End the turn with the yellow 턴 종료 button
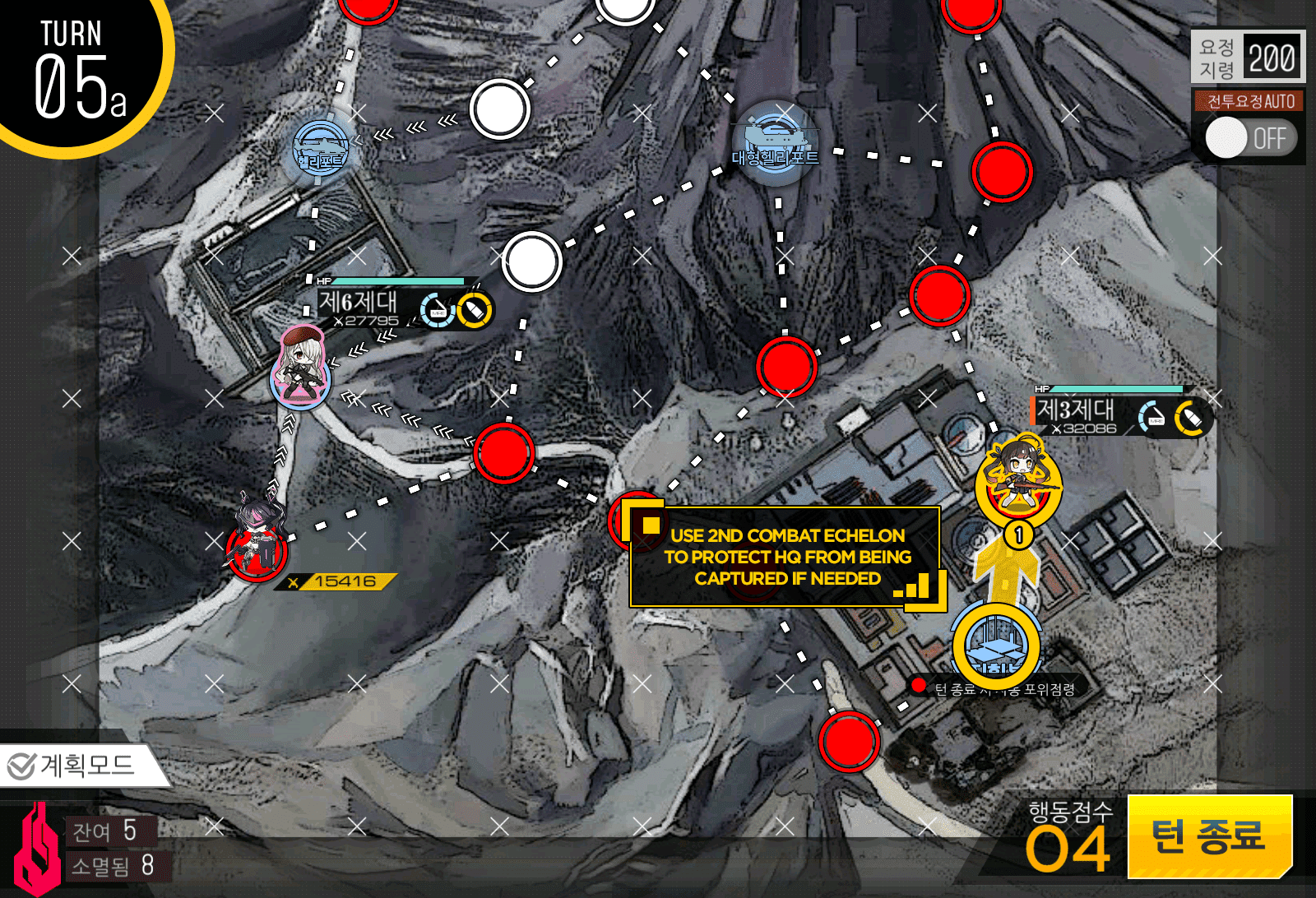Viewport: 1316px width, 898px height. [x=1210, y=836]
